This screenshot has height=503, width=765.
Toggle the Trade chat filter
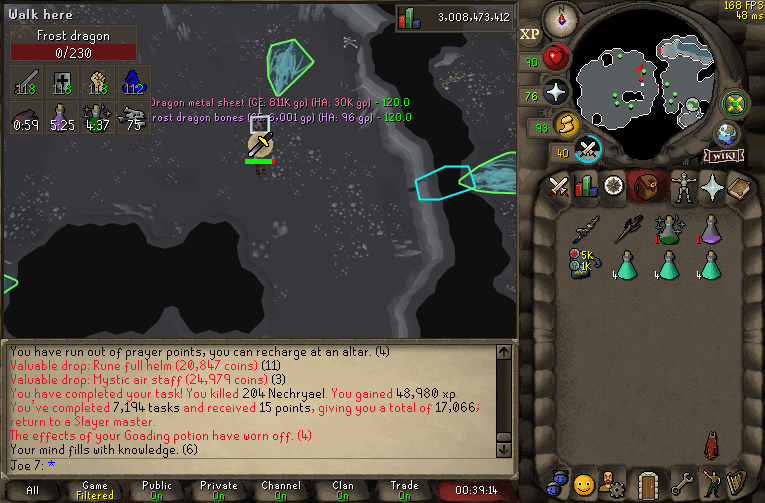[x=404, y=490]
